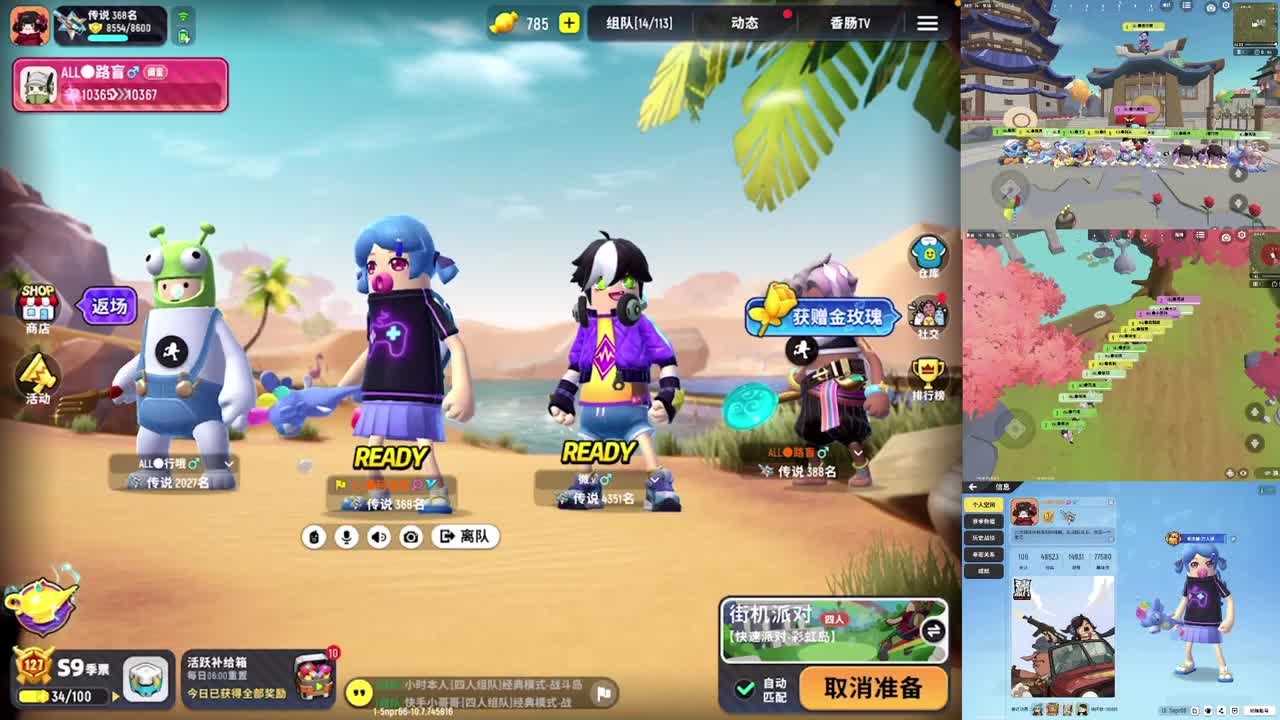Open the hamburger menu at top right
This screenshot has height=720, width=1280.
point(928,23)
